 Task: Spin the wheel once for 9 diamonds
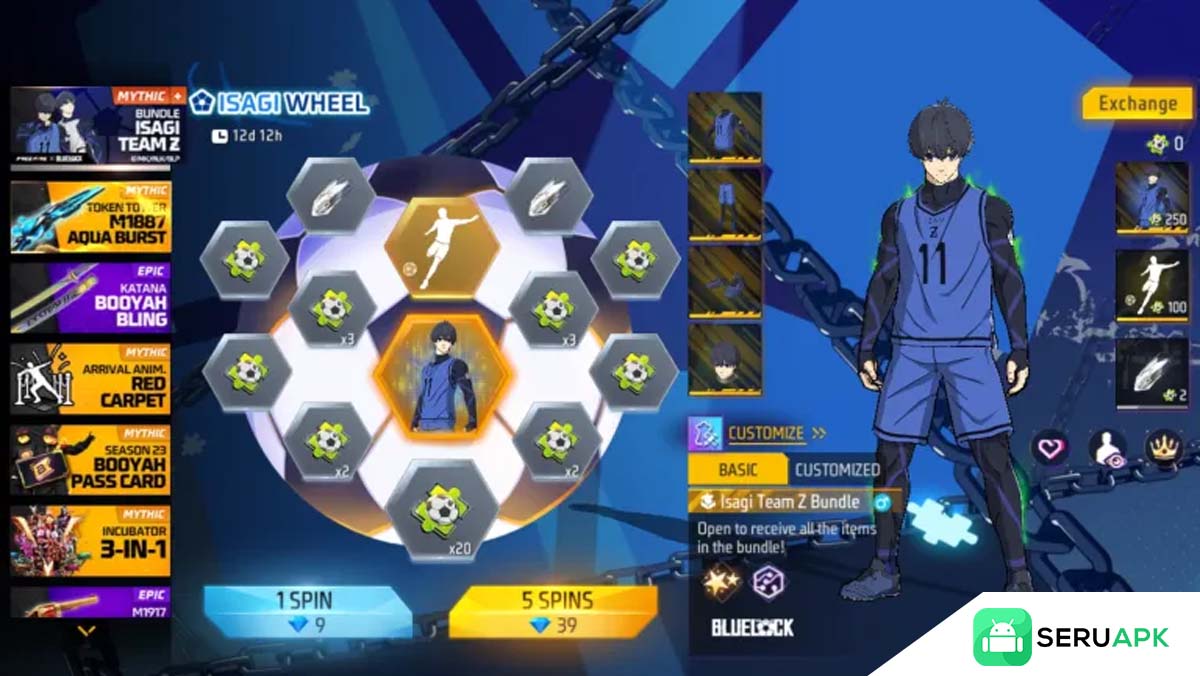[x=305, y=611]
